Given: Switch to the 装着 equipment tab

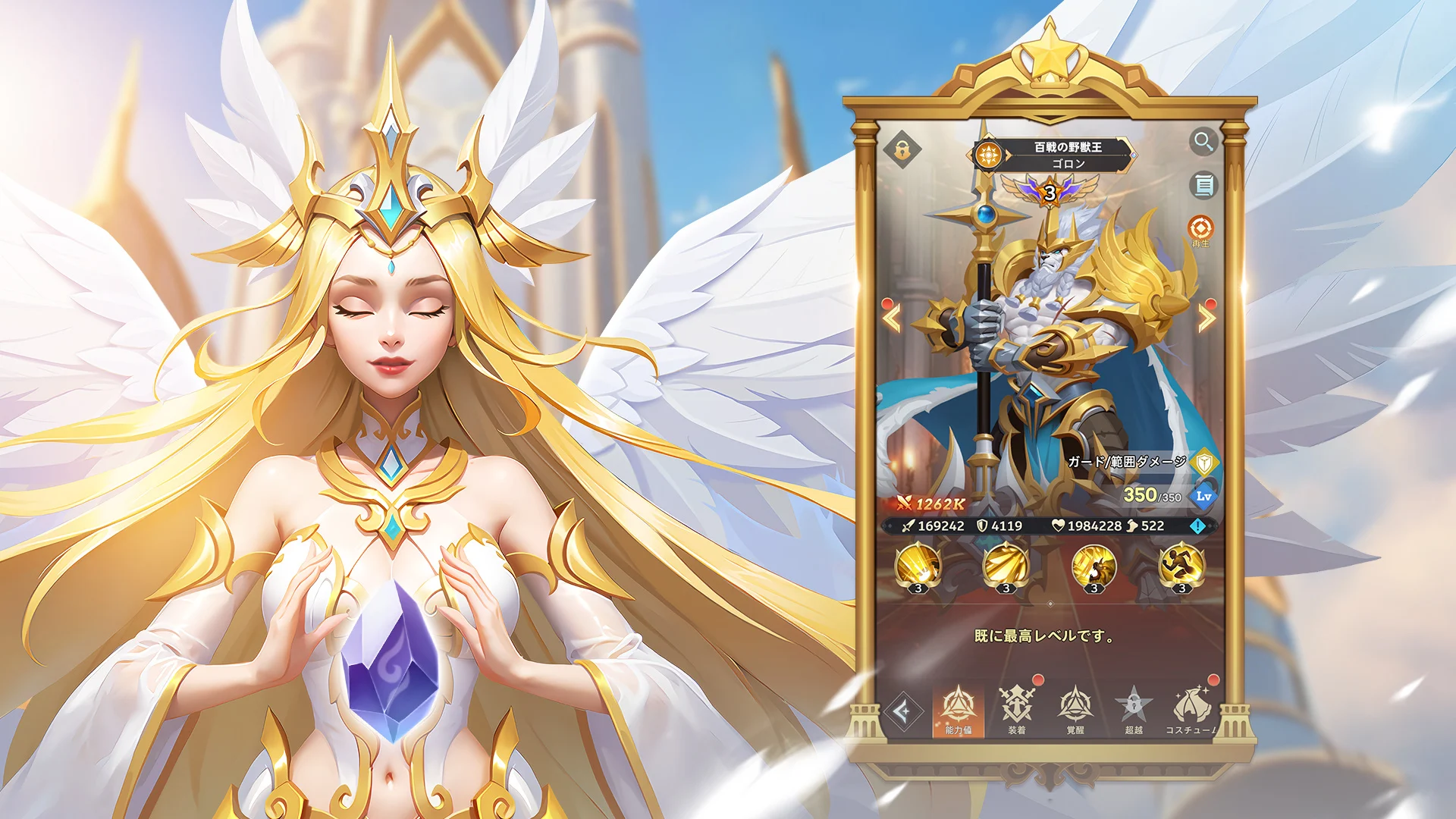Looking at the screenshot, I should [x=1016, y=711].
